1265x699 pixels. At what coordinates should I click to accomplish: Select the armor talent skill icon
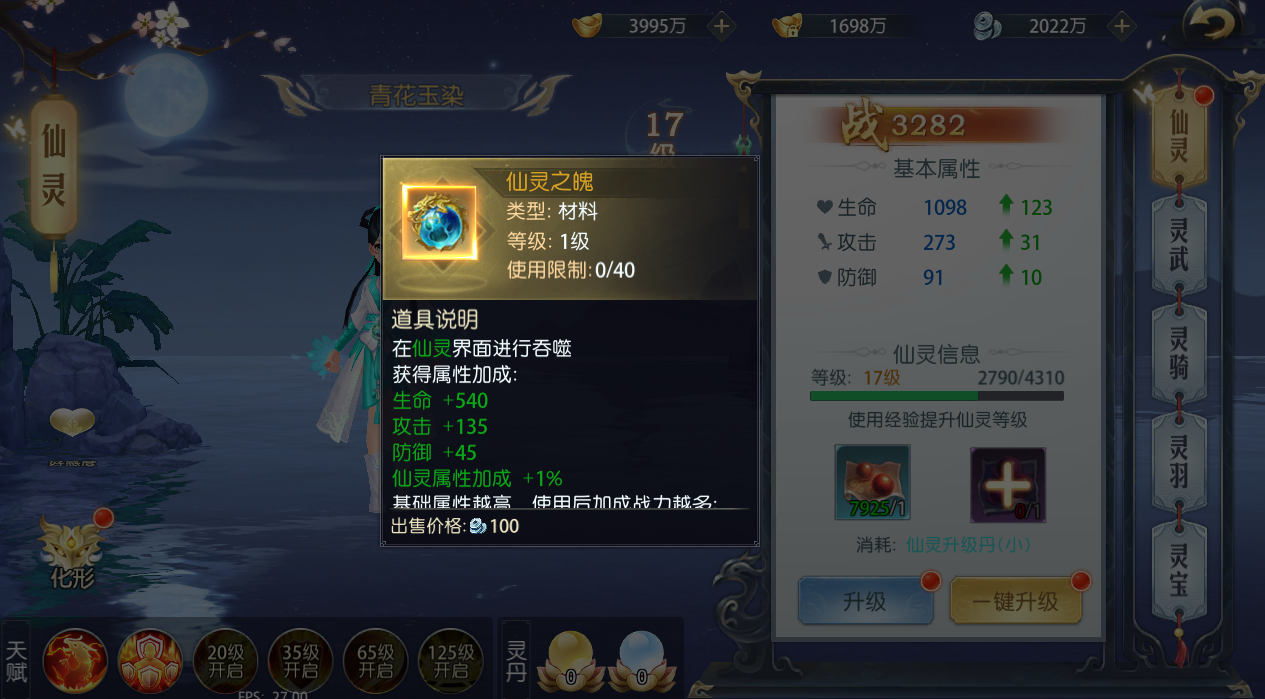pos(150,660)
